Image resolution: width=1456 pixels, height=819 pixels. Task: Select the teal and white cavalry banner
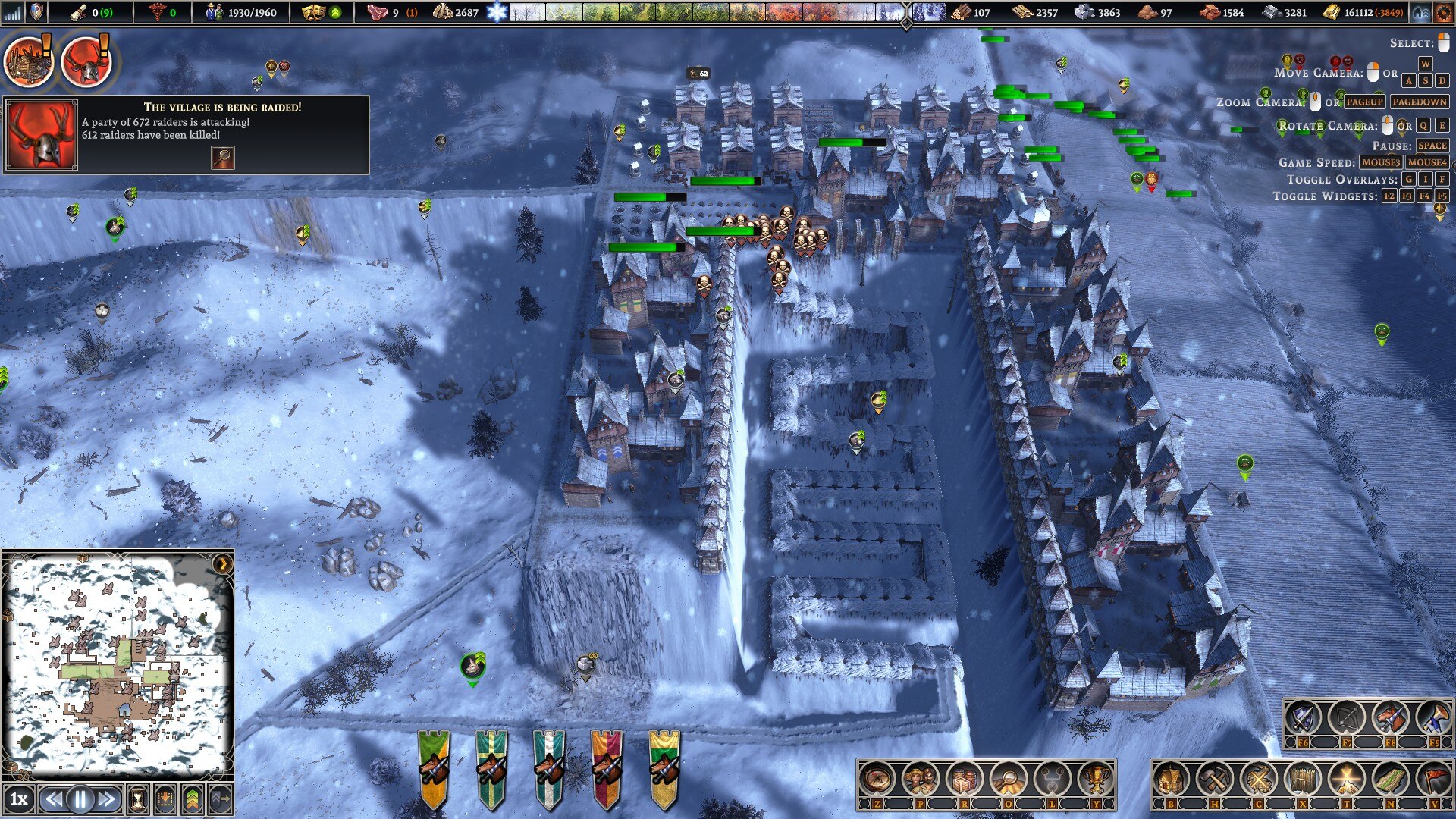549,767
